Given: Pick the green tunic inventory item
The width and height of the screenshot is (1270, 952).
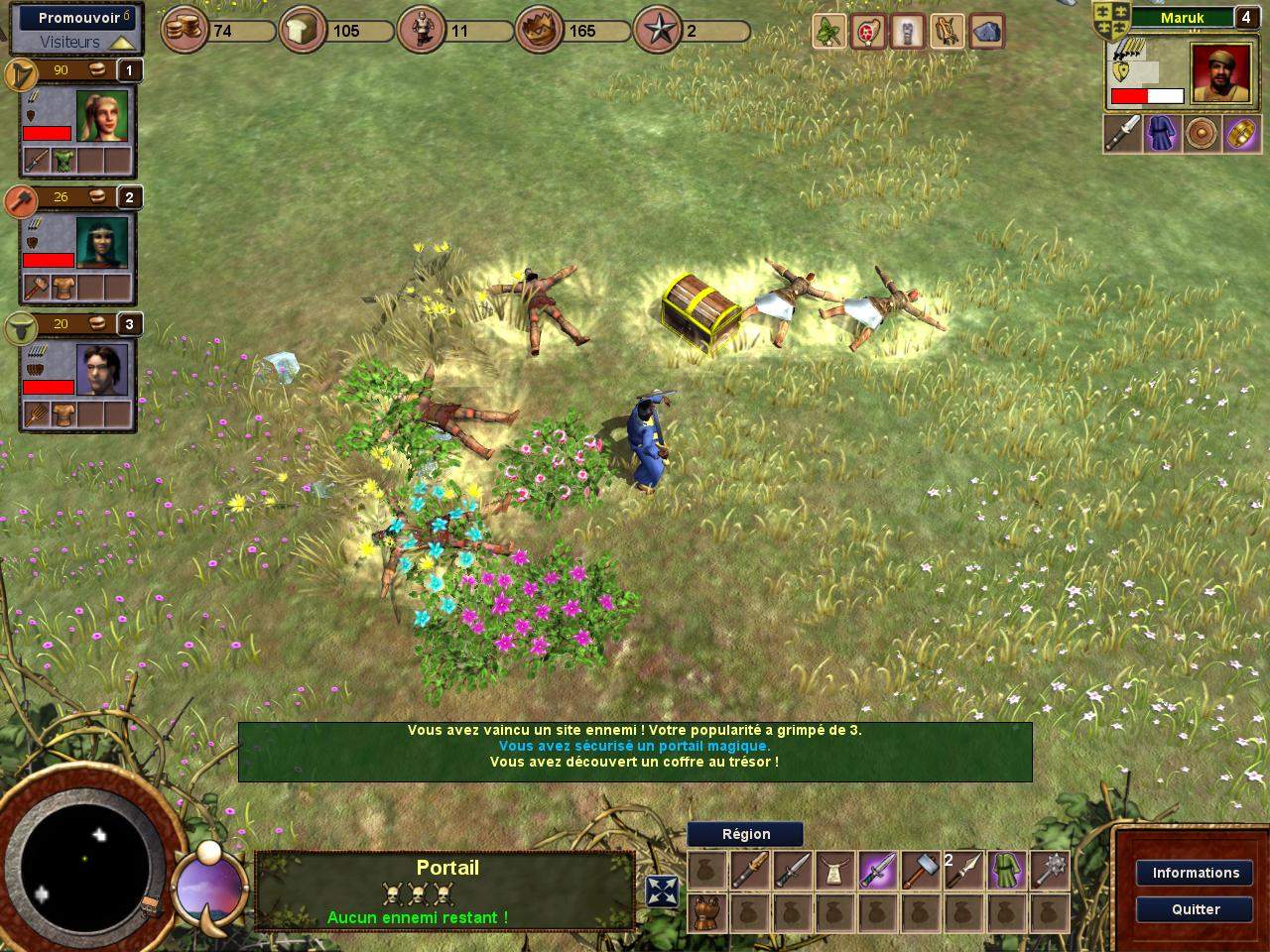Looking at the screenshot, I should pyautogui.click(x=1007, y=870).
